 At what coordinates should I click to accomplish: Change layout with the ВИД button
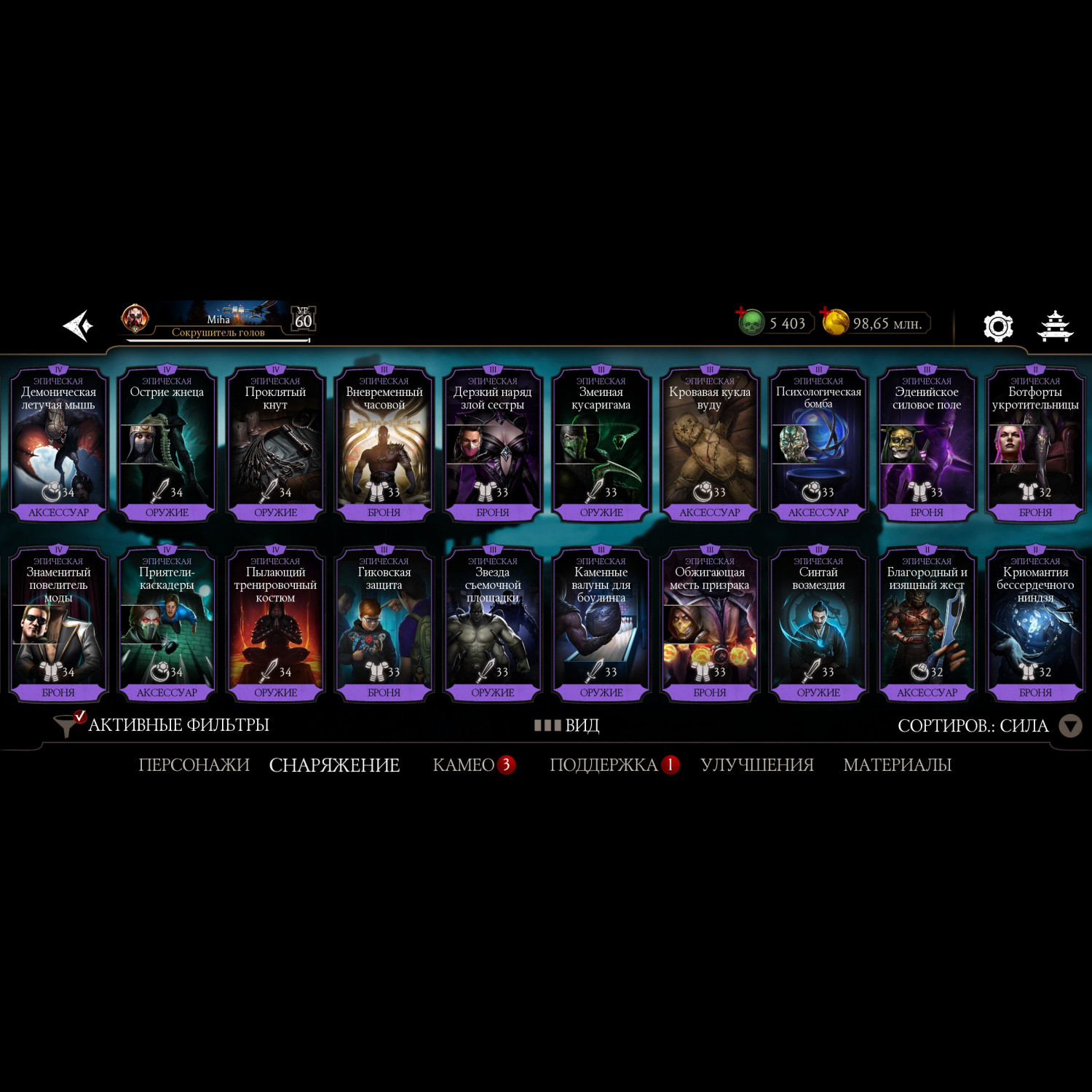point(567,725)
